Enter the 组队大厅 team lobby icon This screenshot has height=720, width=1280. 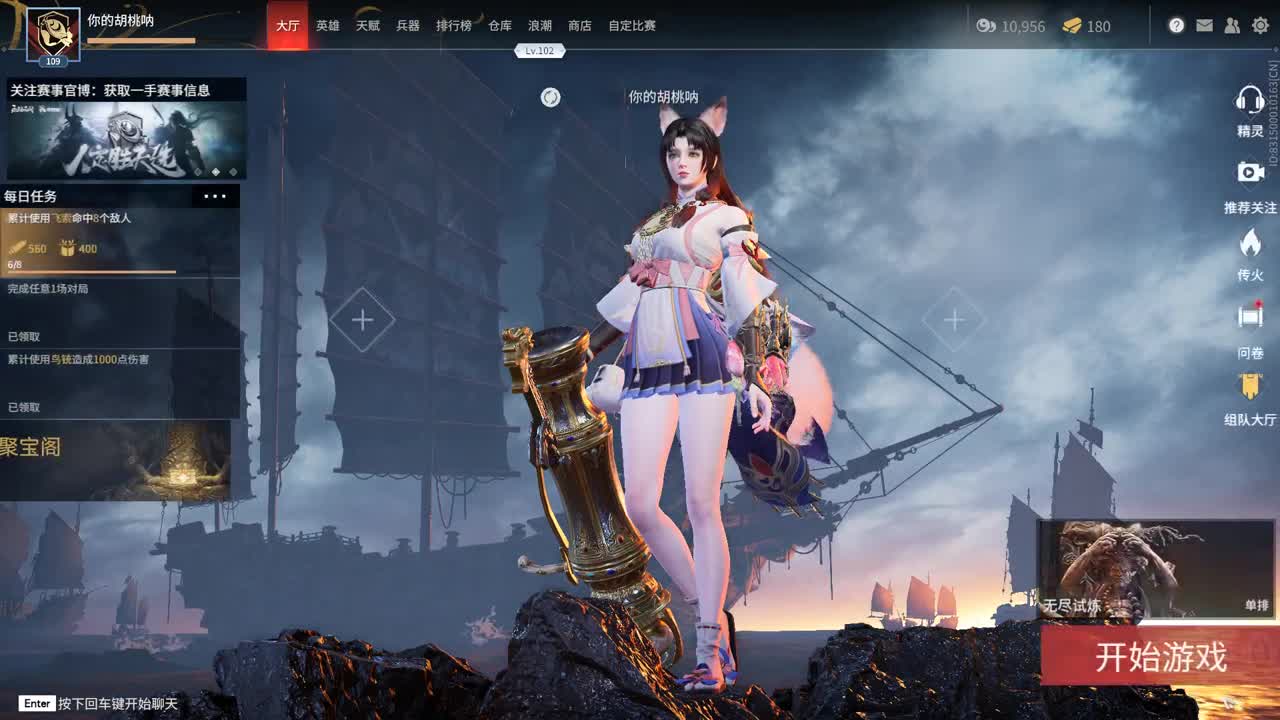(1253, 382)
